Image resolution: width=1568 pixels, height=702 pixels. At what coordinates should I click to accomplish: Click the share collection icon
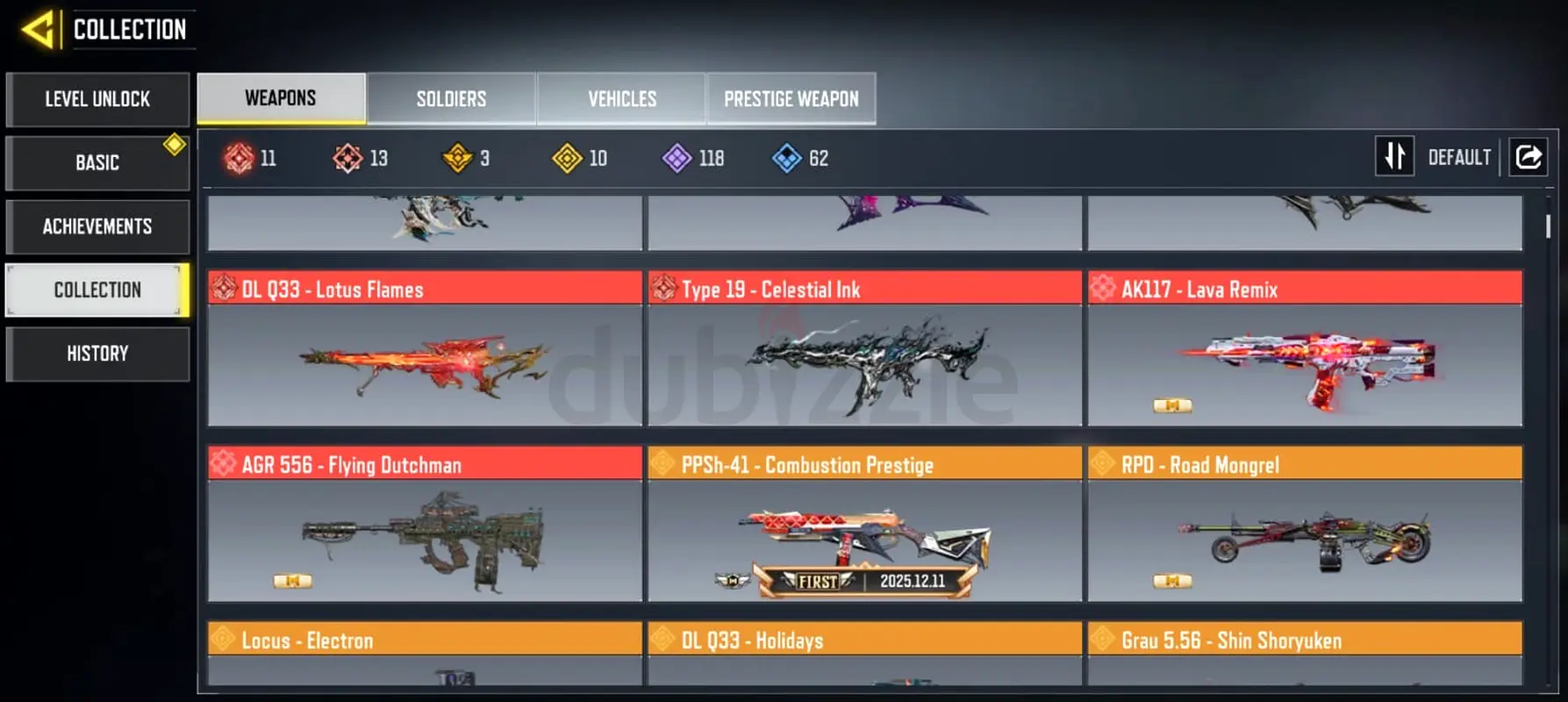1528,157
